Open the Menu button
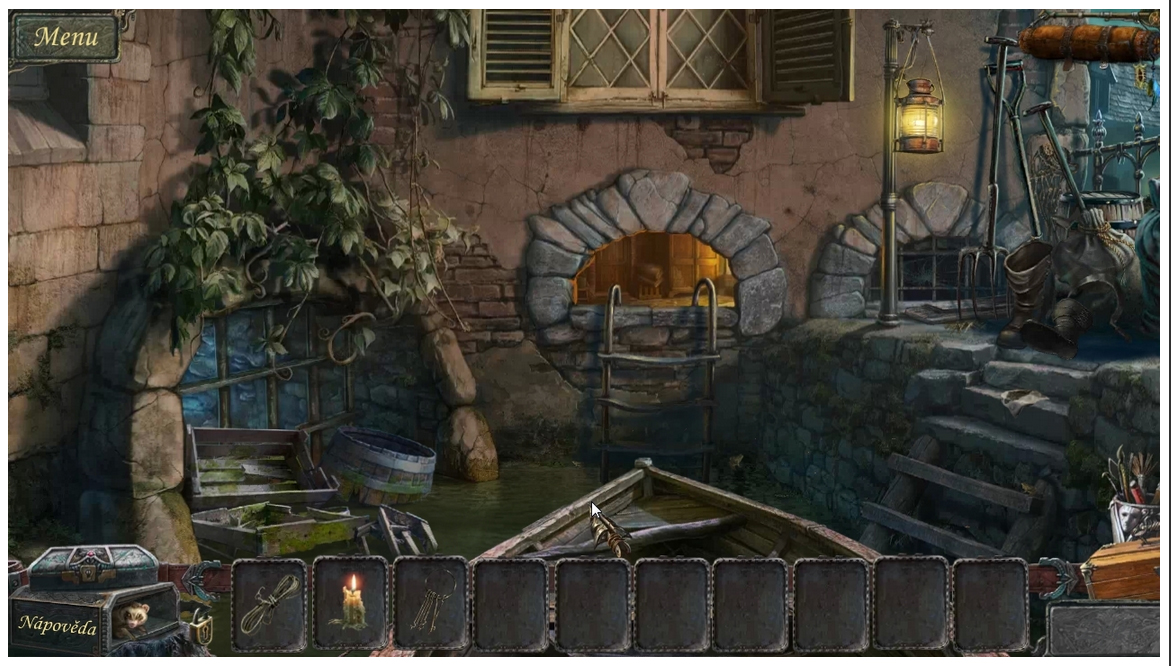The height and width of the screenshot is (666, 1171). [66, 38]
